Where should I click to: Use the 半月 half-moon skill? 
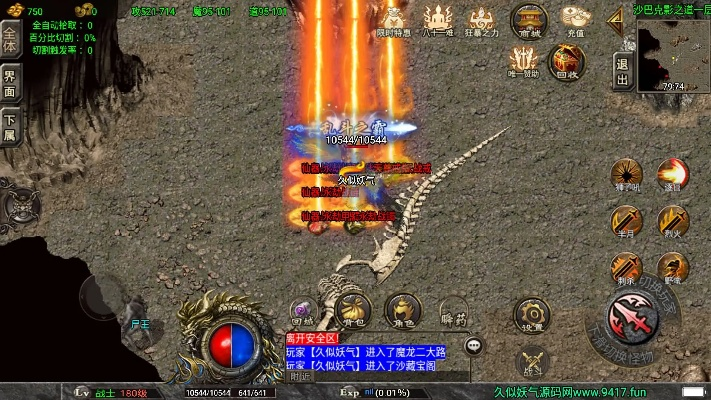(x=627, y=220)
